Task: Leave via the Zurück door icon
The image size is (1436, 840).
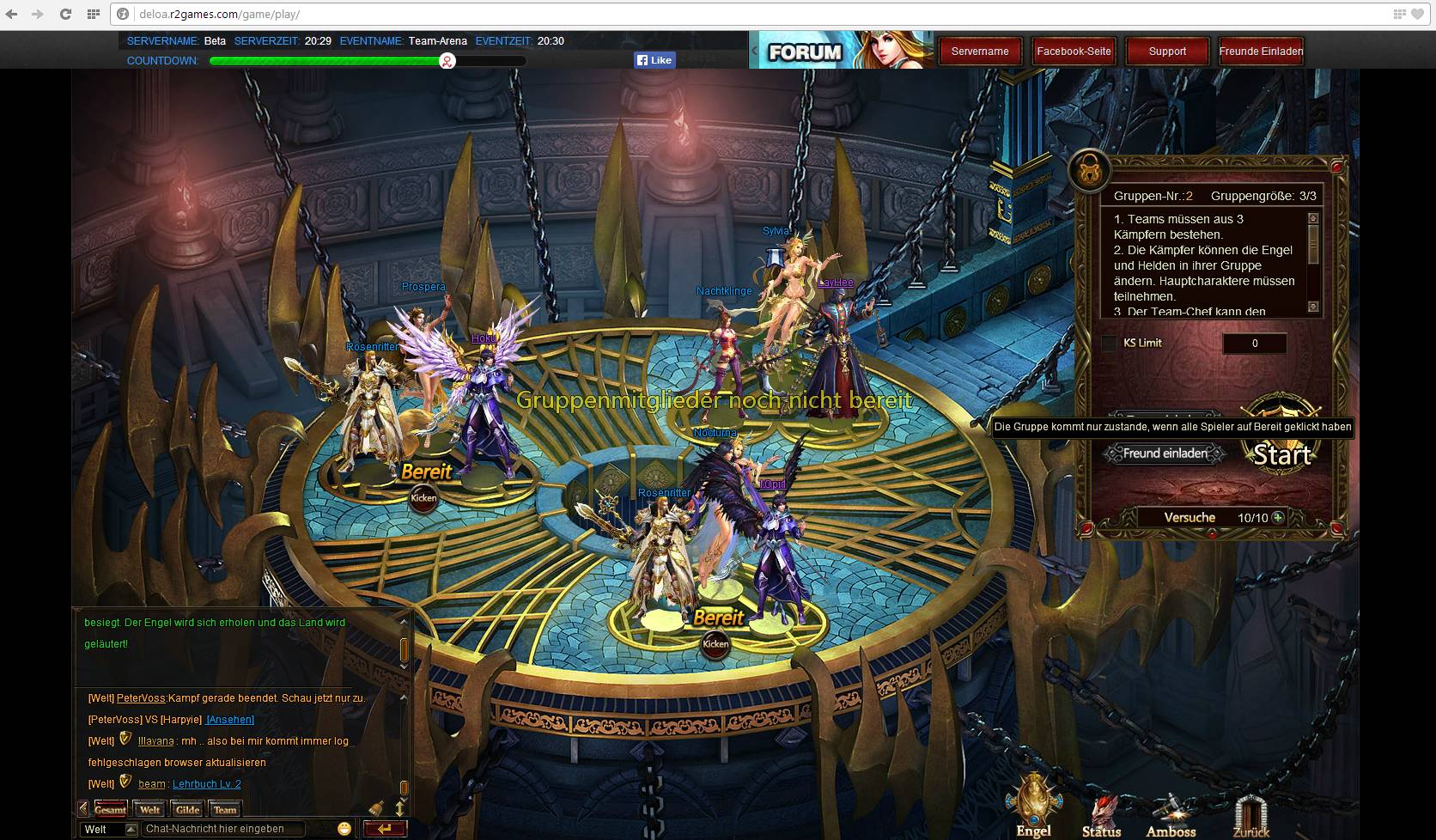Action: (x=1250, y=816)
